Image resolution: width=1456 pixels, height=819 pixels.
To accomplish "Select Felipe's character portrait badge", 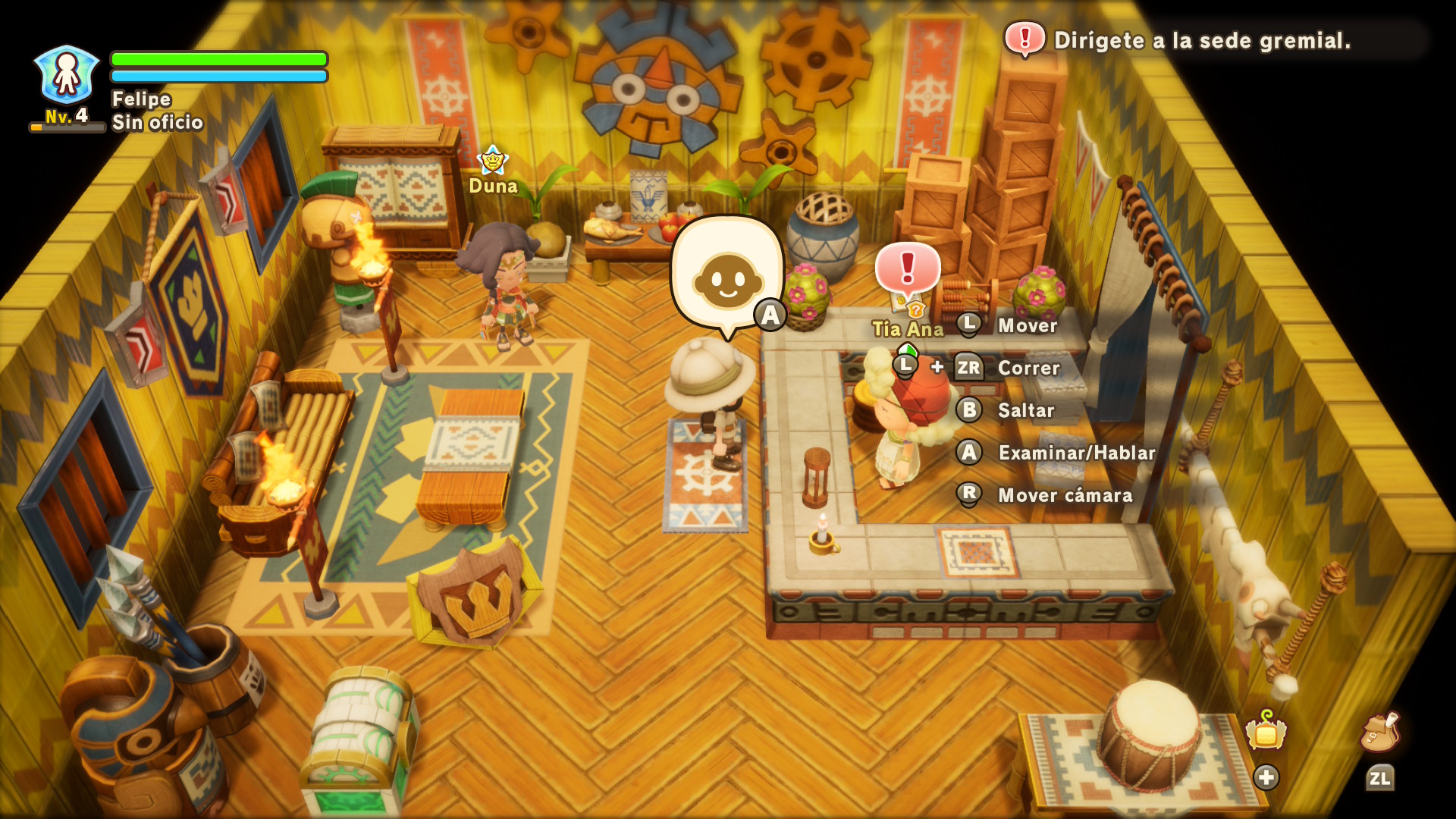I will tap(67, 74).
